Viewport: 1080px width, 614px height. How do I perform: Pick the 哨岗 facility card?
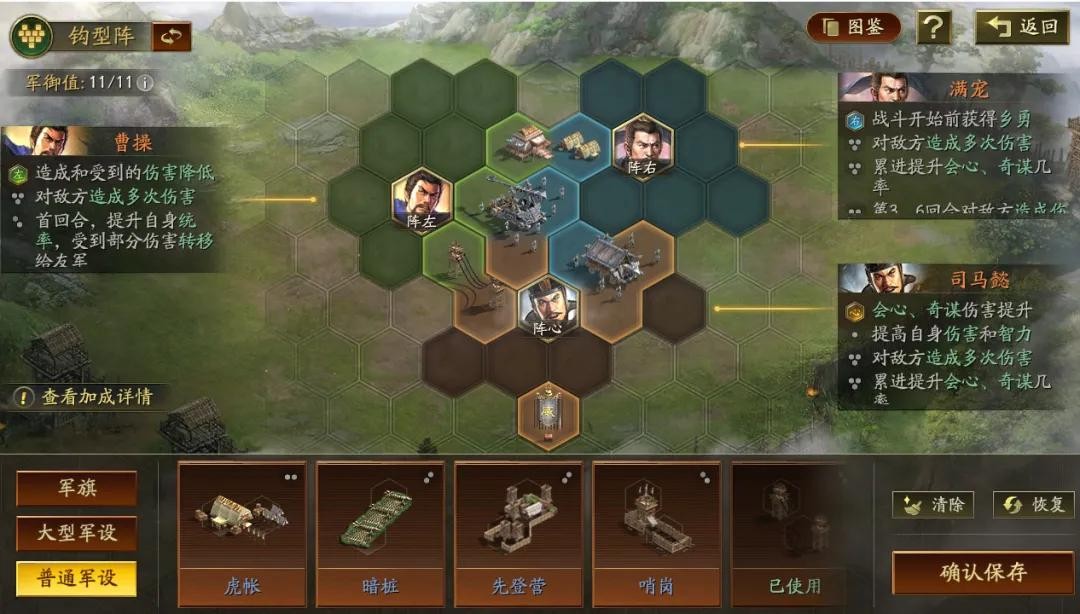tap(656, 532)
